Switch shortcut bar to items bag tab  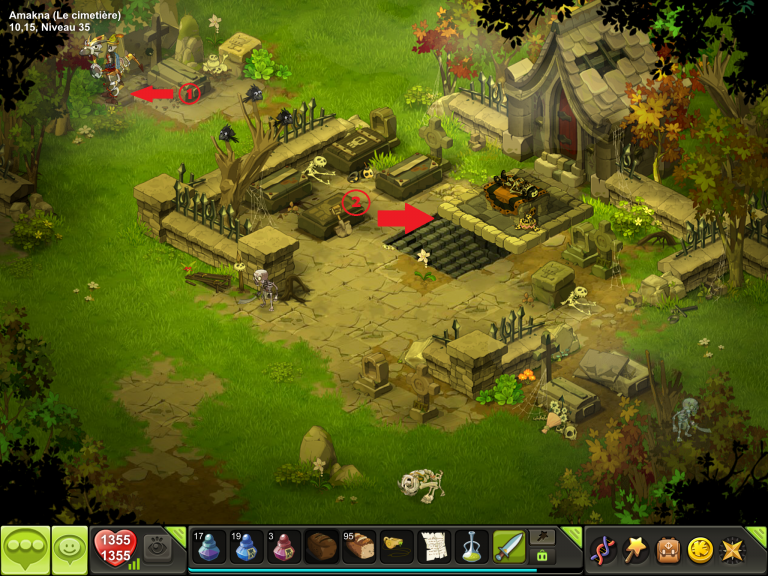click(x=543, y=556)
